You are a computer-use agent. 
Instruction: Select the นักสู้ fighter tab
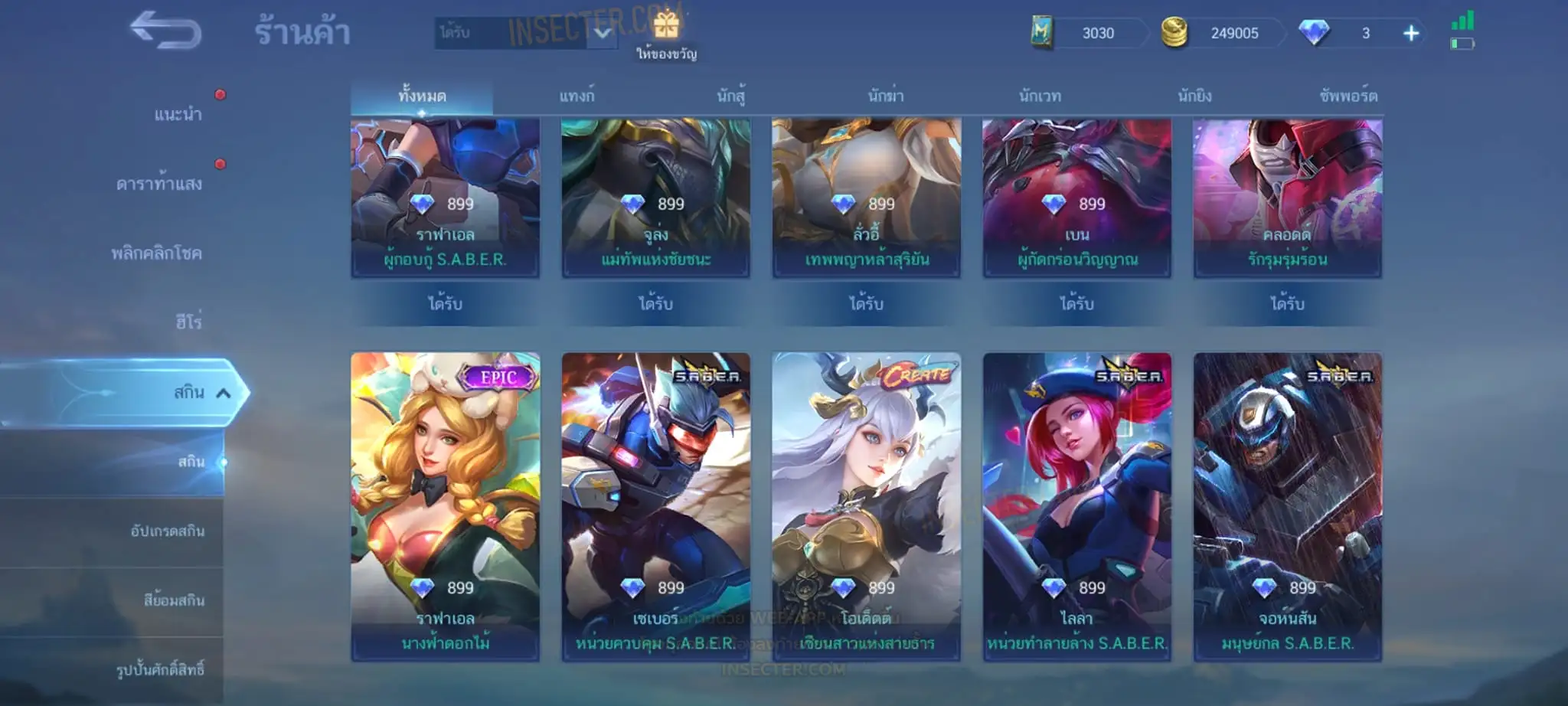click(x=731, y=96)
